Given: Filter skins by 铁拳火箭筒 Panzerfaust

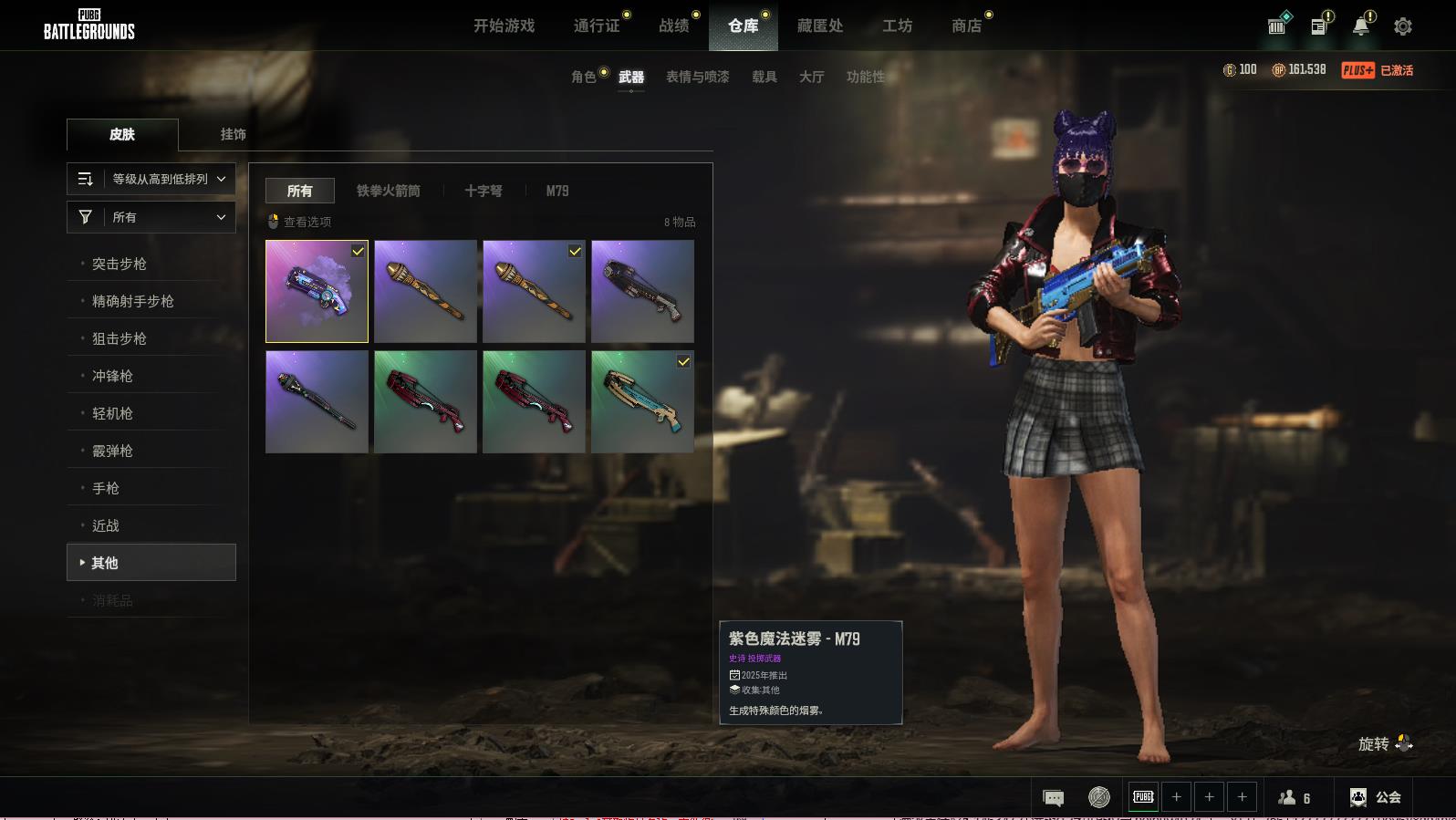Looking at the screenshot, I should coord(388,191).
